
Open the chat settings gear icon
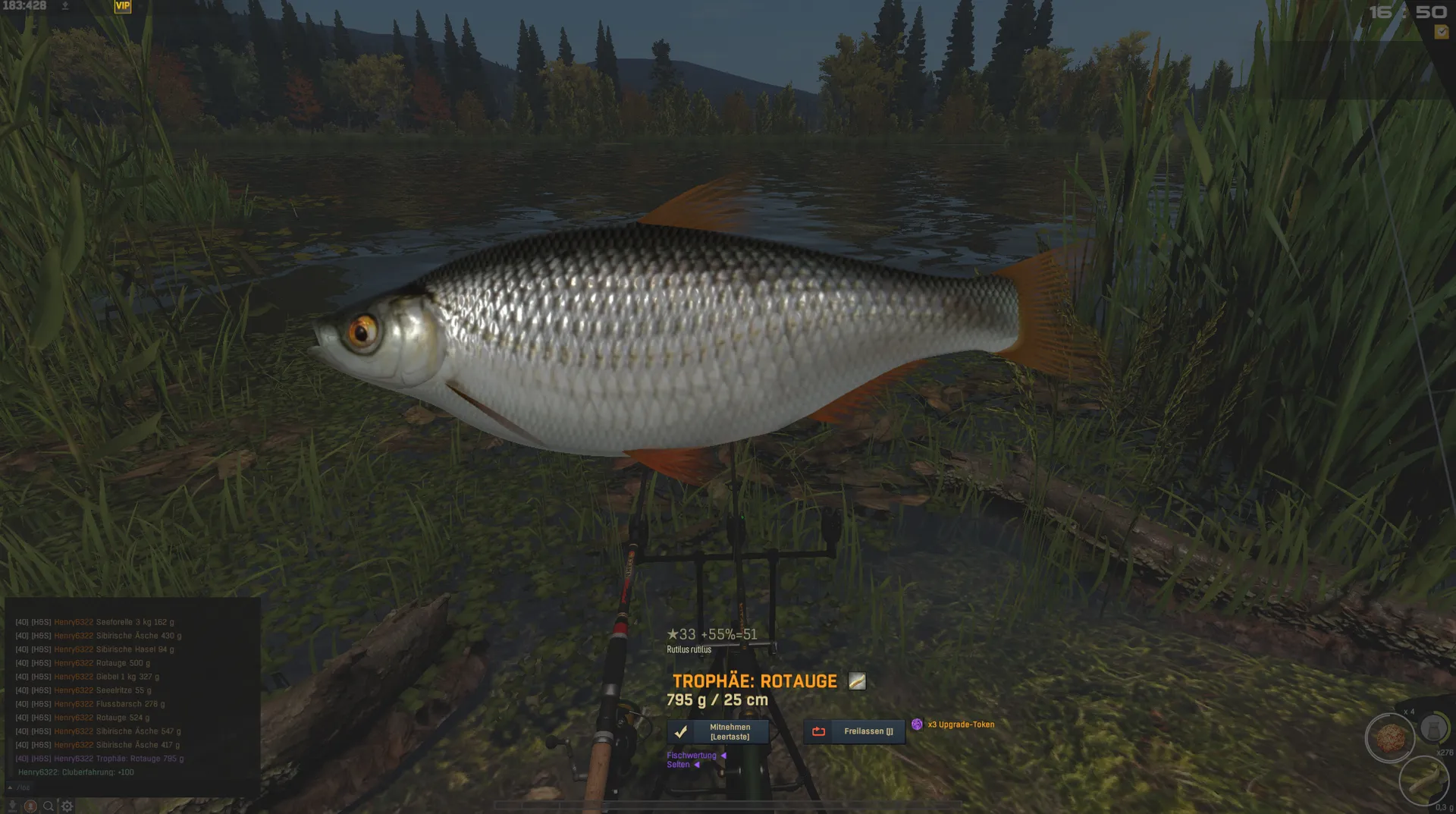point(67,806)
